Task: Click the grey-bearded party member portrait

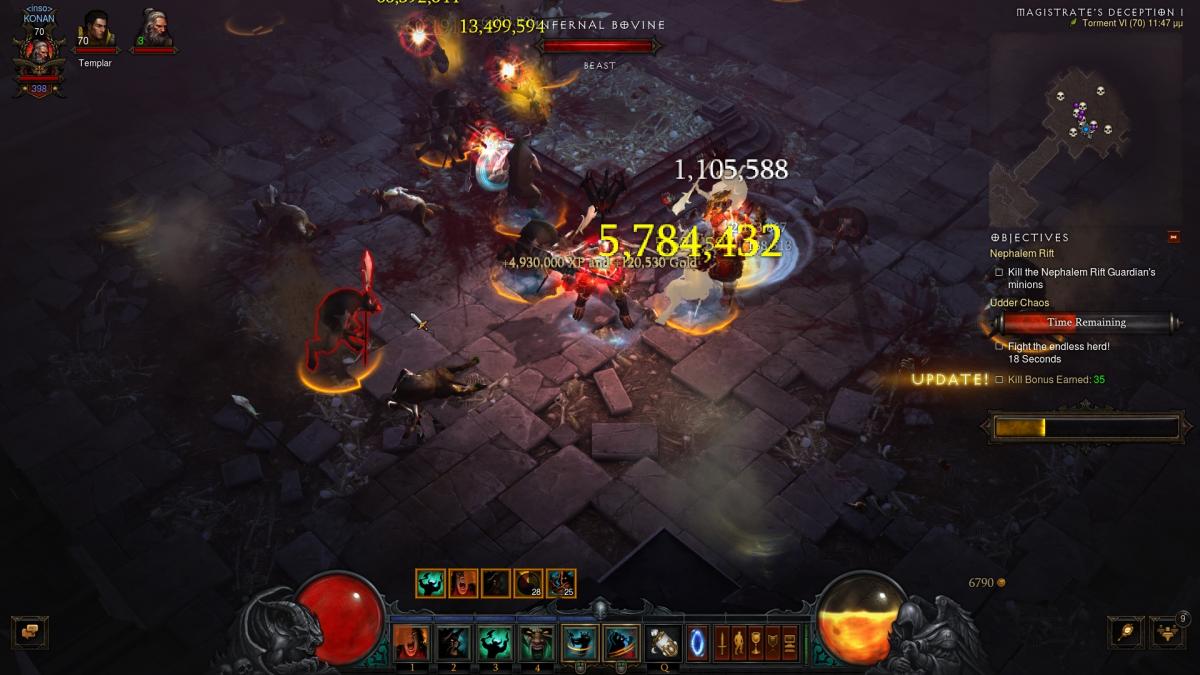Action: pos(154,29)
